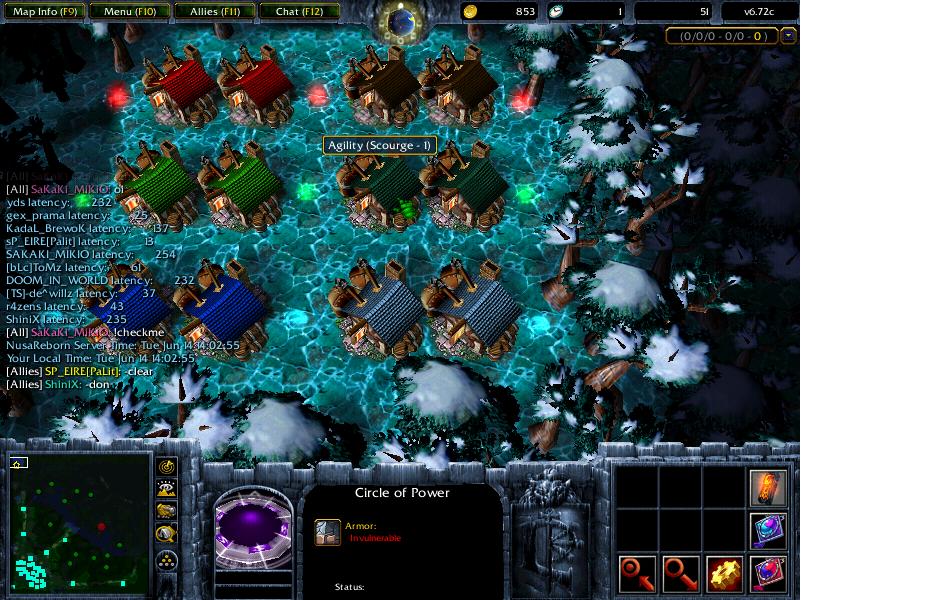This screenshot has width=944, height=600.
Task: Click the minimap
Action: point(78,524)
